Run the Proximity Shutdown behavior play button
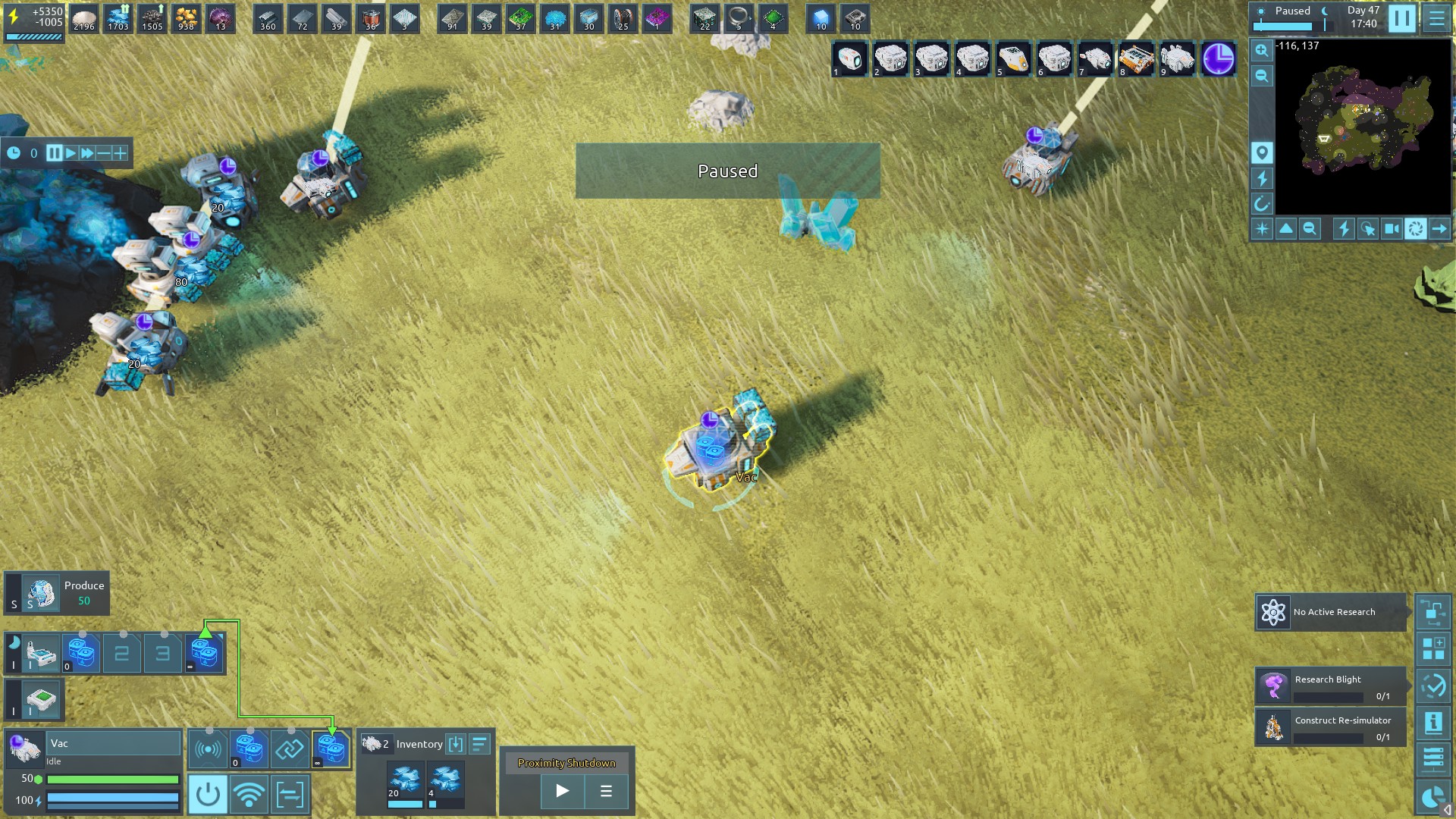1456x819 pixels. point(562,792)
